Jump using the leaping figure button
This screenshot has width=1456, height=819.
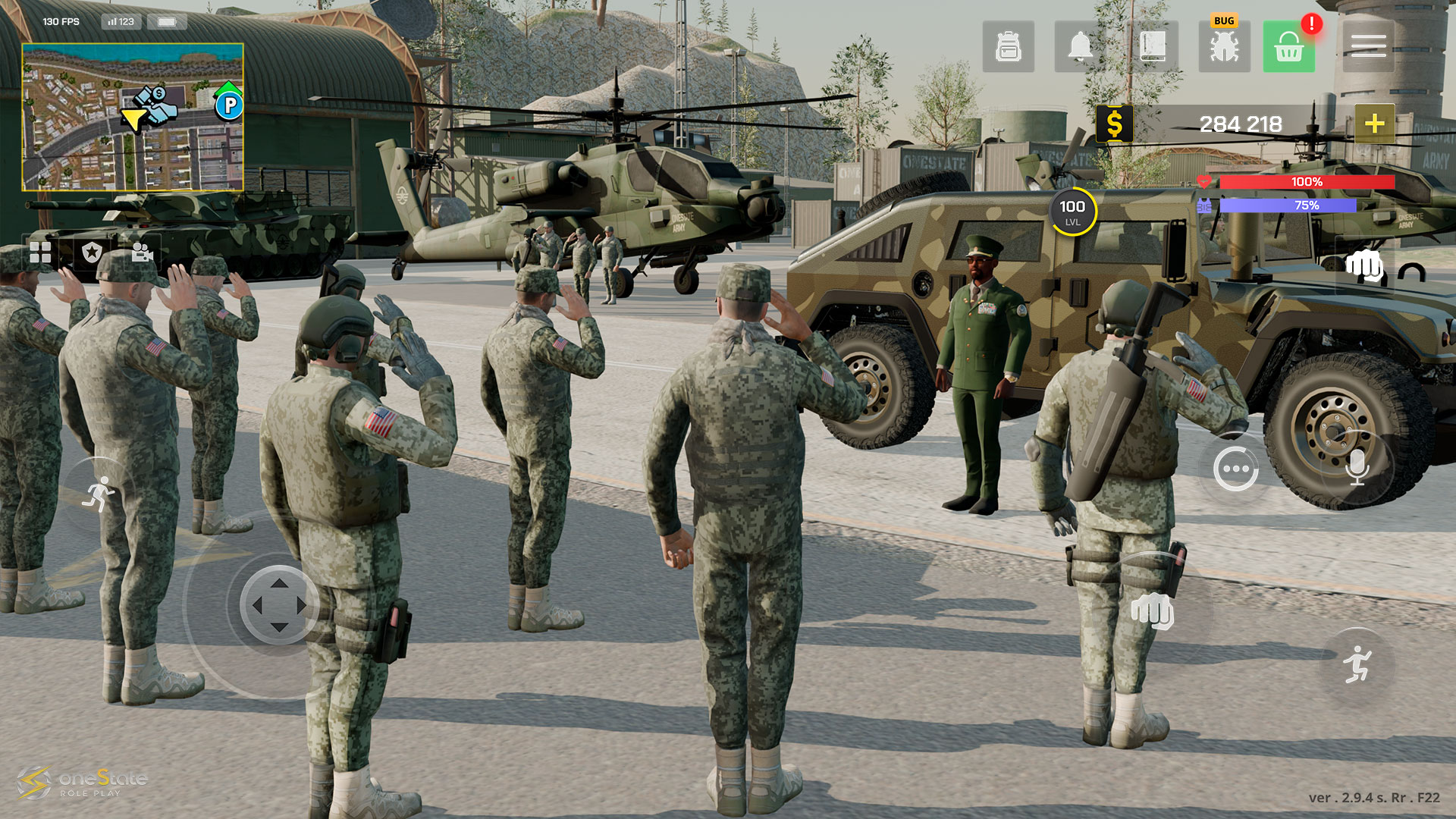pyautogui.click(x=1357, y=665)
